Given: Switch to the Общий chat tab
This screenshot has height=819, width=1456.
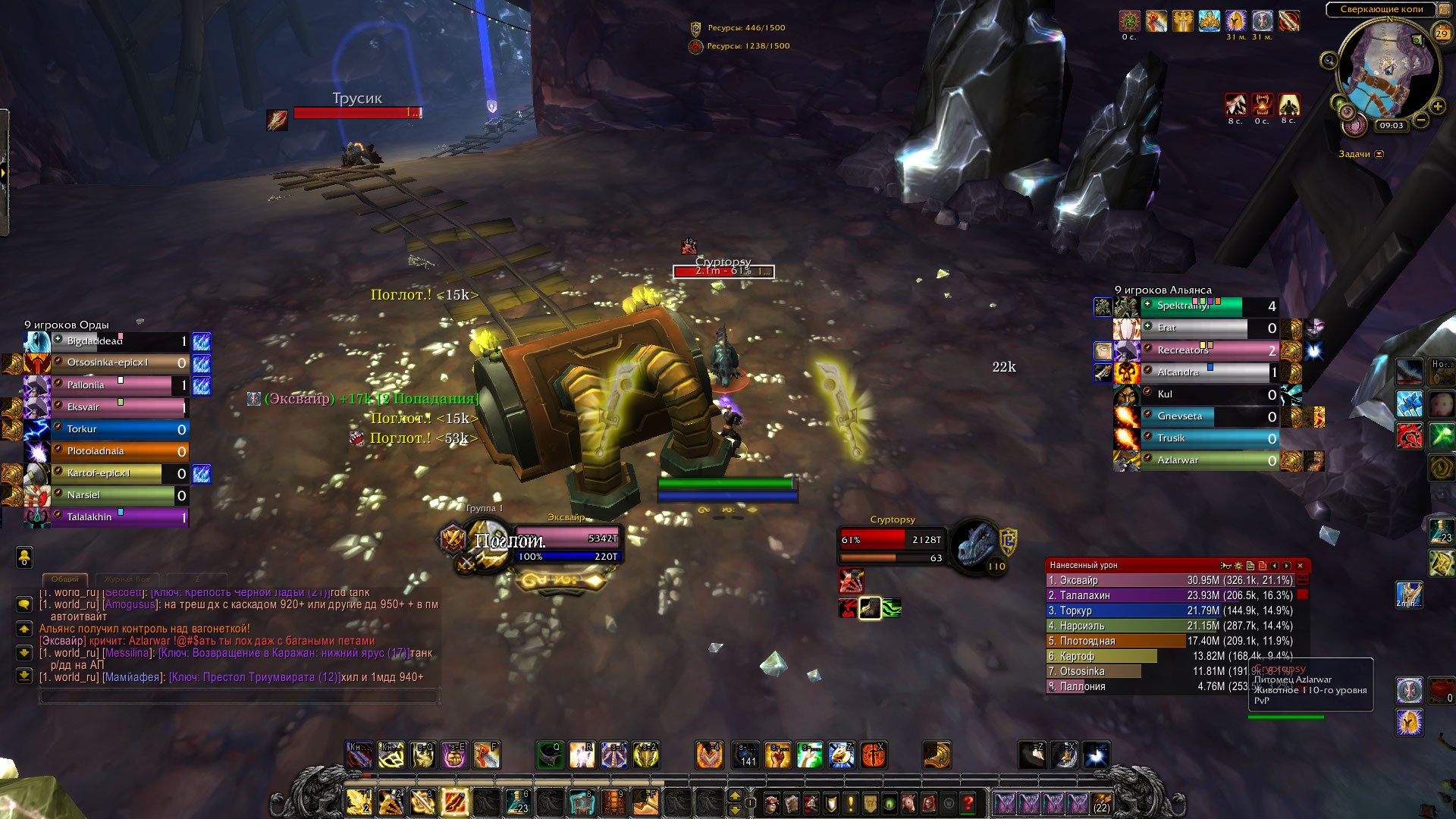Looking at the screenshot, I should (x=65, y=579).
